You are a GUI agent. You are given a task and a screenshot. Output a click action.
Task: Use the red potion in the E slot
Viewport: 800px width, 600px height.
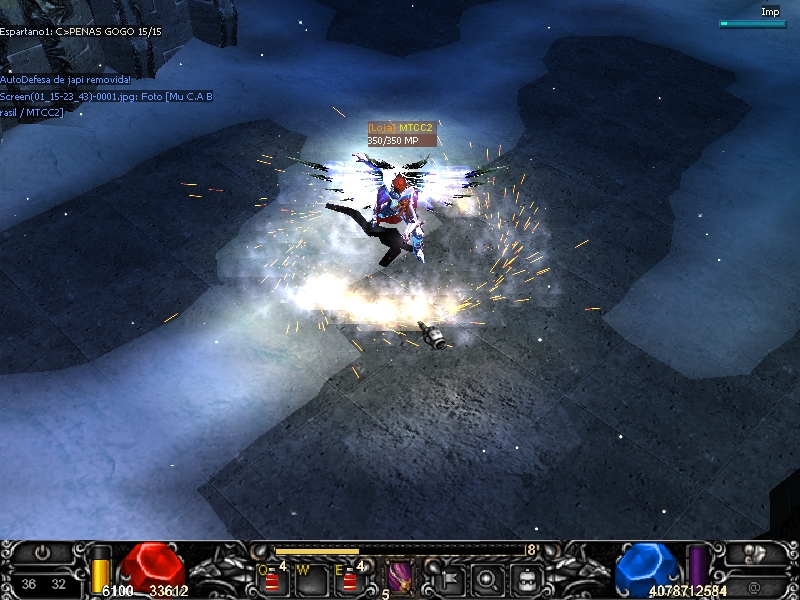349,579
